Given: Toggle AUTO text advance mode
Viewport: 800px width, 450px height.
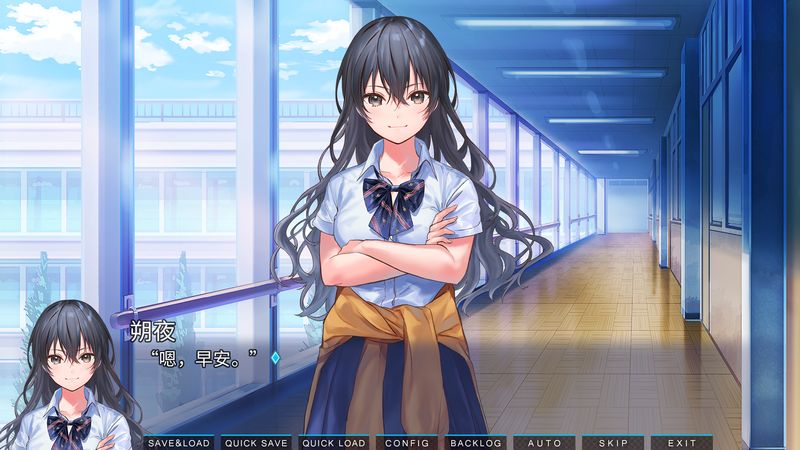Looking at the screenshot, I should tap(544, 442).
